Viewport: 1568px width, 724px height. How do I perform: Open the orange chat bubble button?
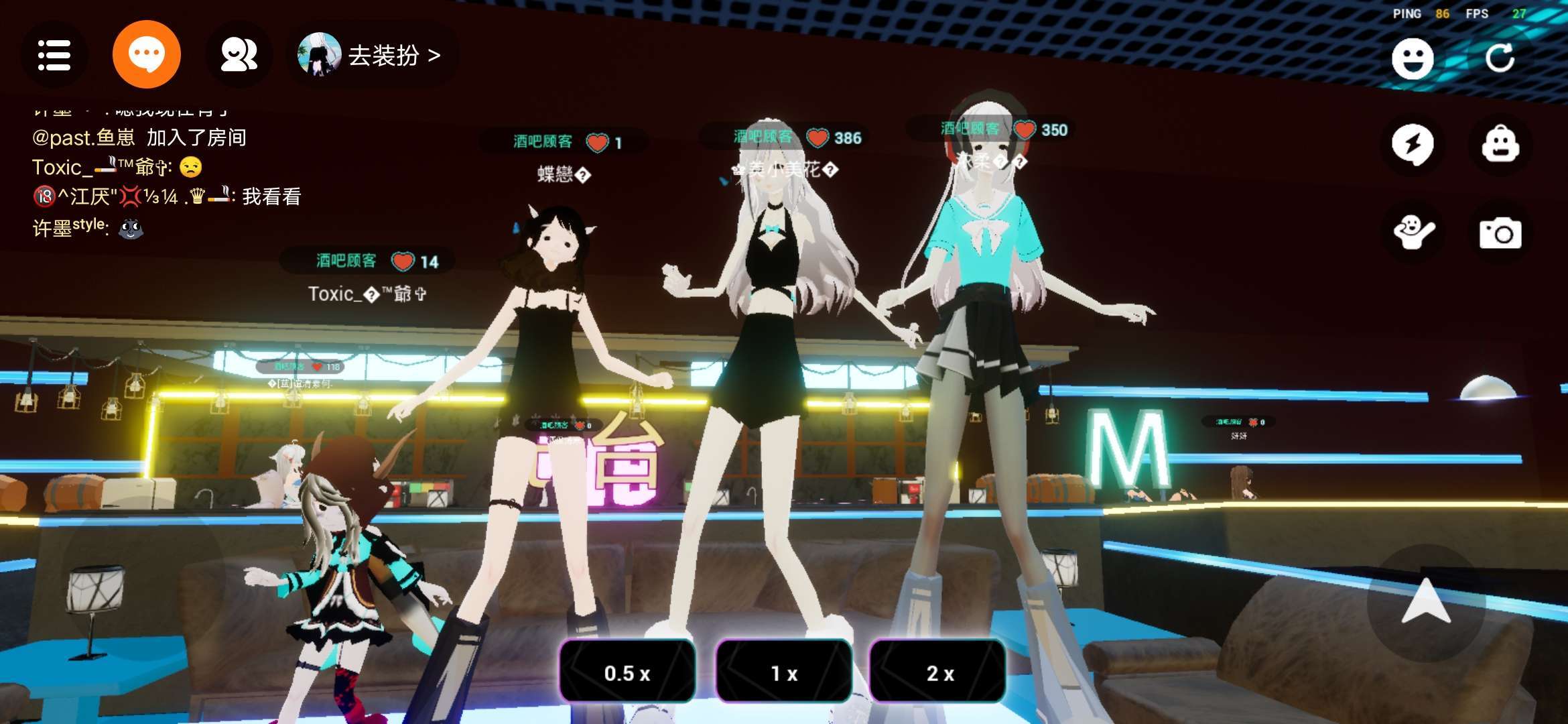(146, 55)
